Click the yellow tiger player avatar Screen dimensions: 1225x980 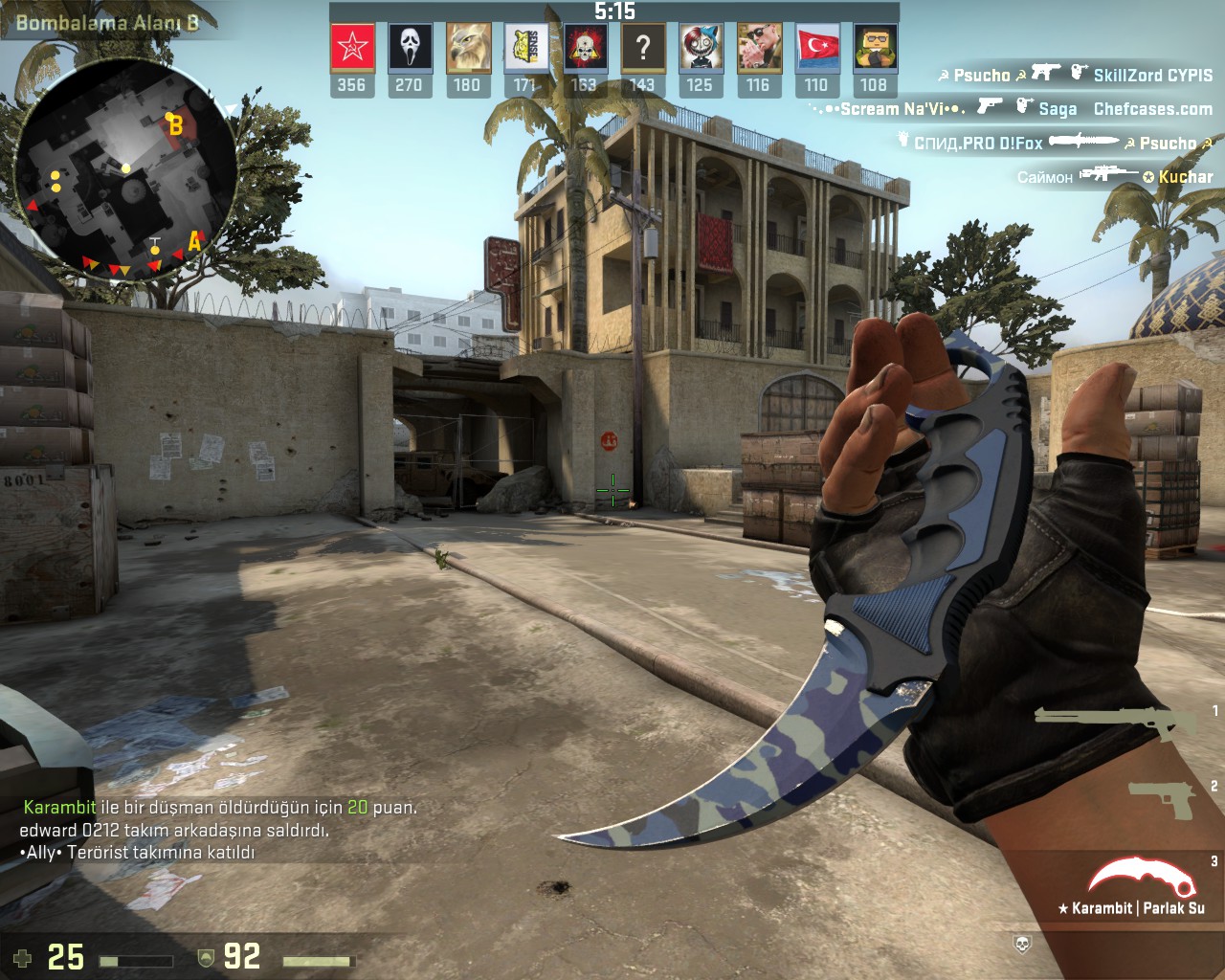pos(526,48)
